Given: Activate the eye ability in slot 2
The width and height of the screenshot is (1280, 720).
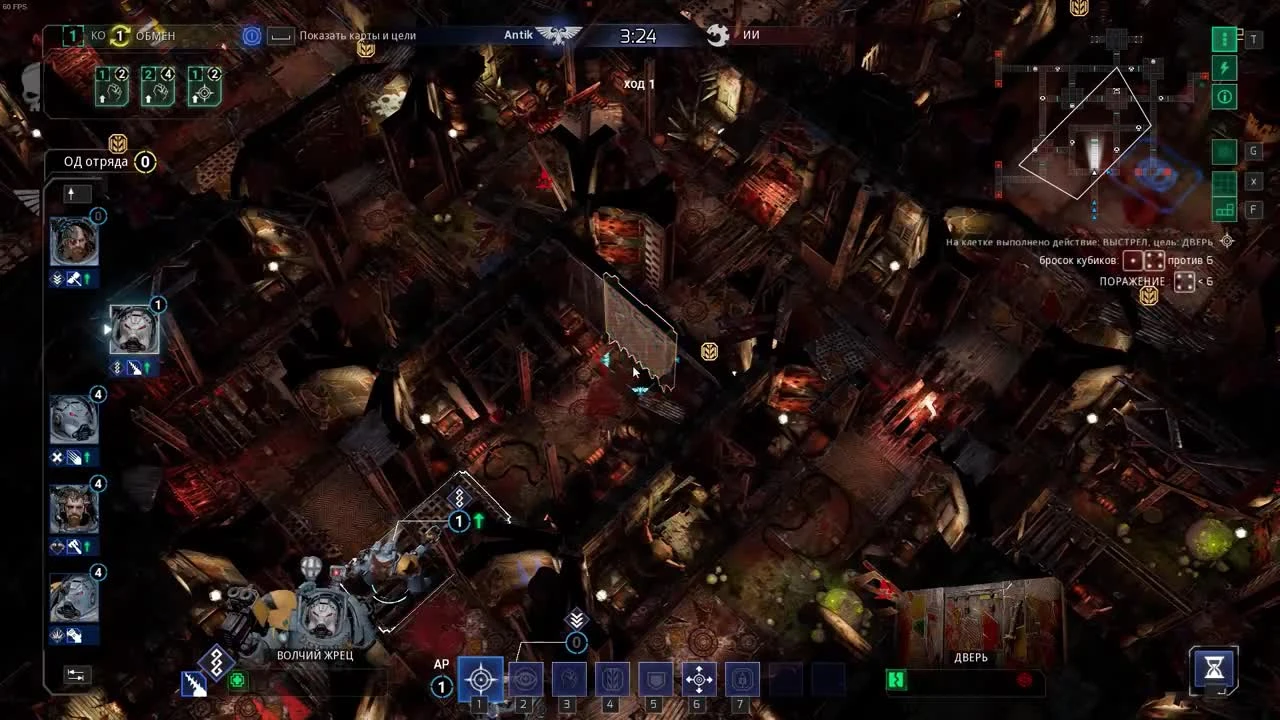Looking at the screenshot, I should click(525, 680).
